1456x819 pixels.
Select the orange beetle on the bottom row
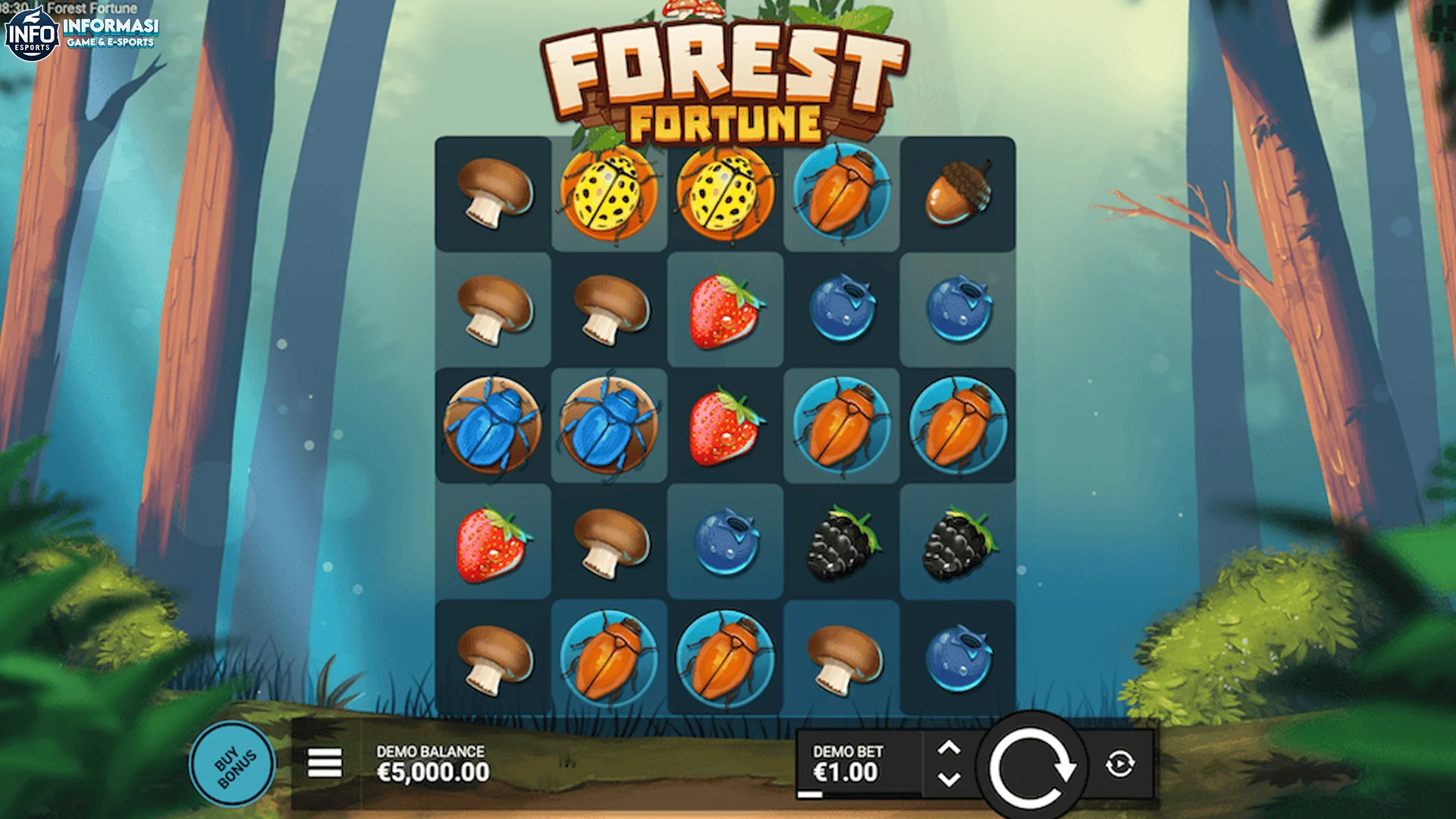[x=610, y=657]
